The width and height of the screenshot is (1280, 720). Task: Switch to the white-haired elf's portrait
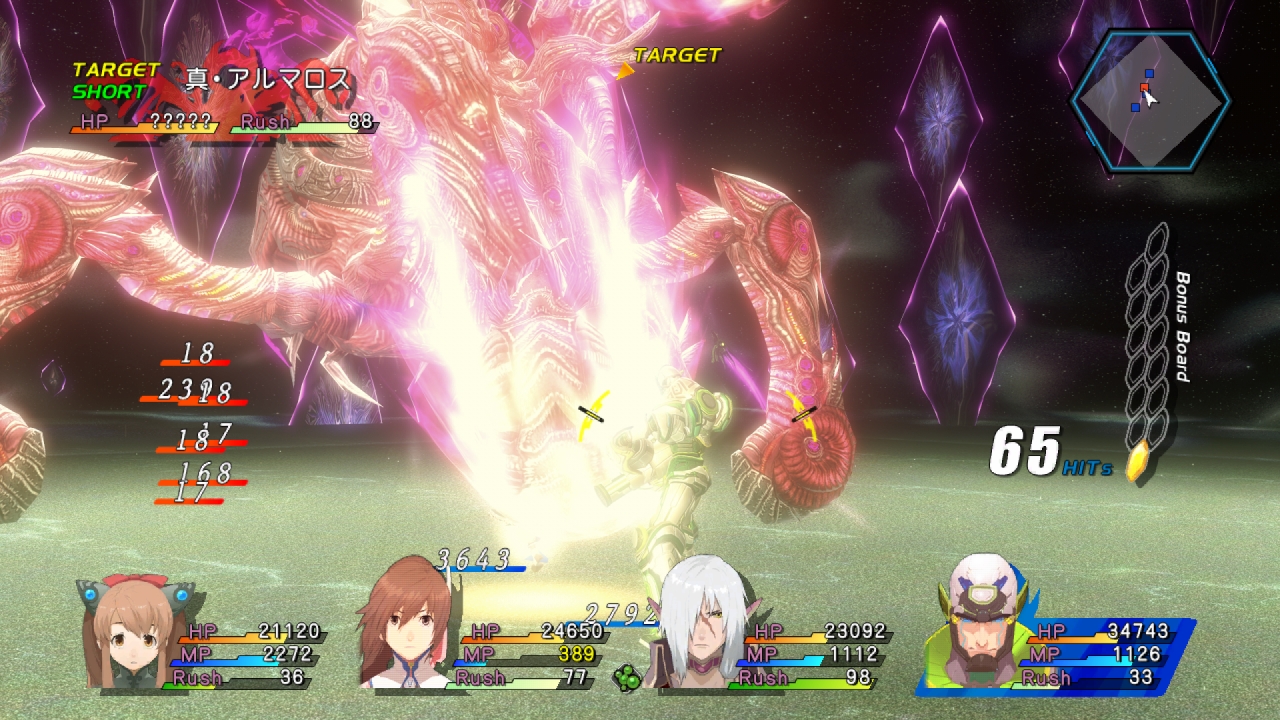[693, 625]
